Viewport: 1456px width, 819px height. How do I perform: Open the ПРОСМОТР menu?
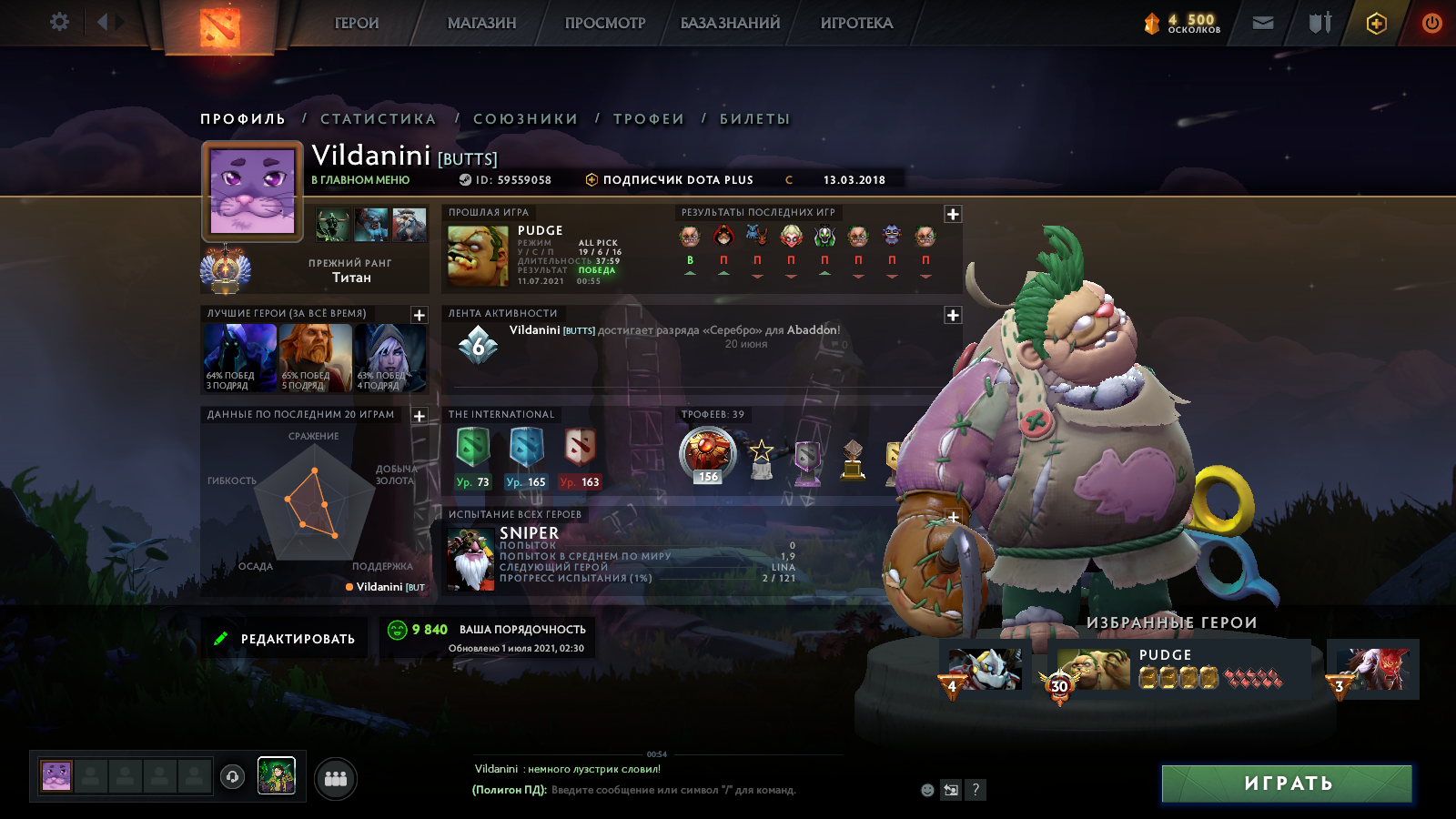605,24
